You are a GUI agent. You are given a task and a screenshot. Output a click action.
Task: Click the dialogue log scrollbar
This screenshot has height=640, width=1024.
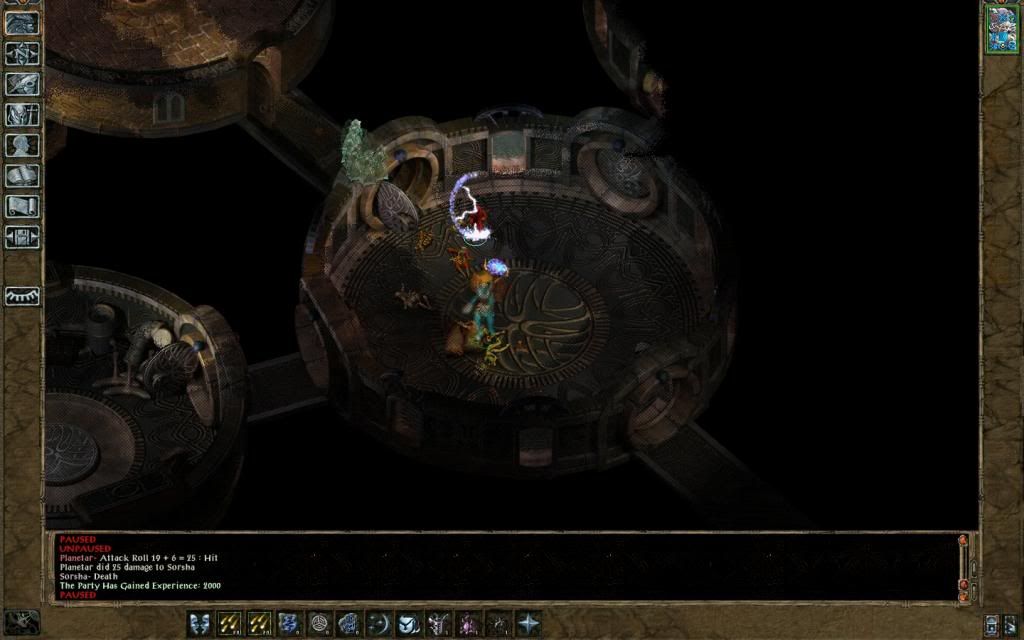pos(963,567)
